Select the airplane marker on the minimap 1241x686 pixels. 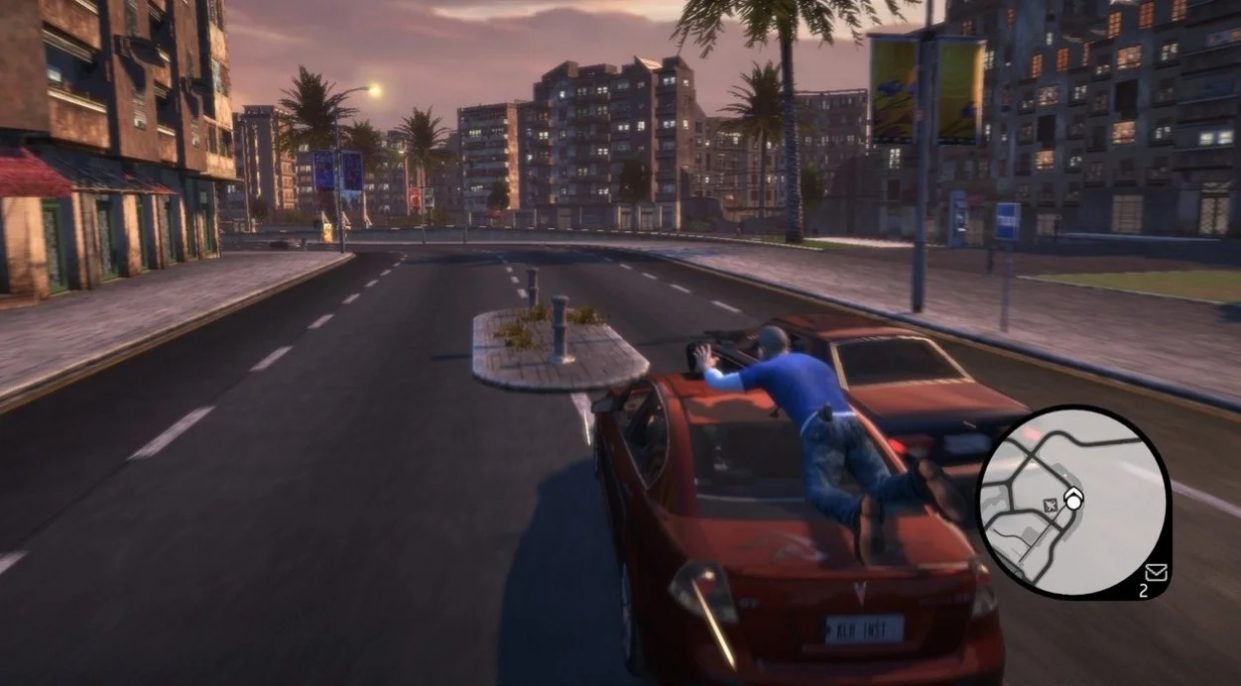(x=1049, y=505)
